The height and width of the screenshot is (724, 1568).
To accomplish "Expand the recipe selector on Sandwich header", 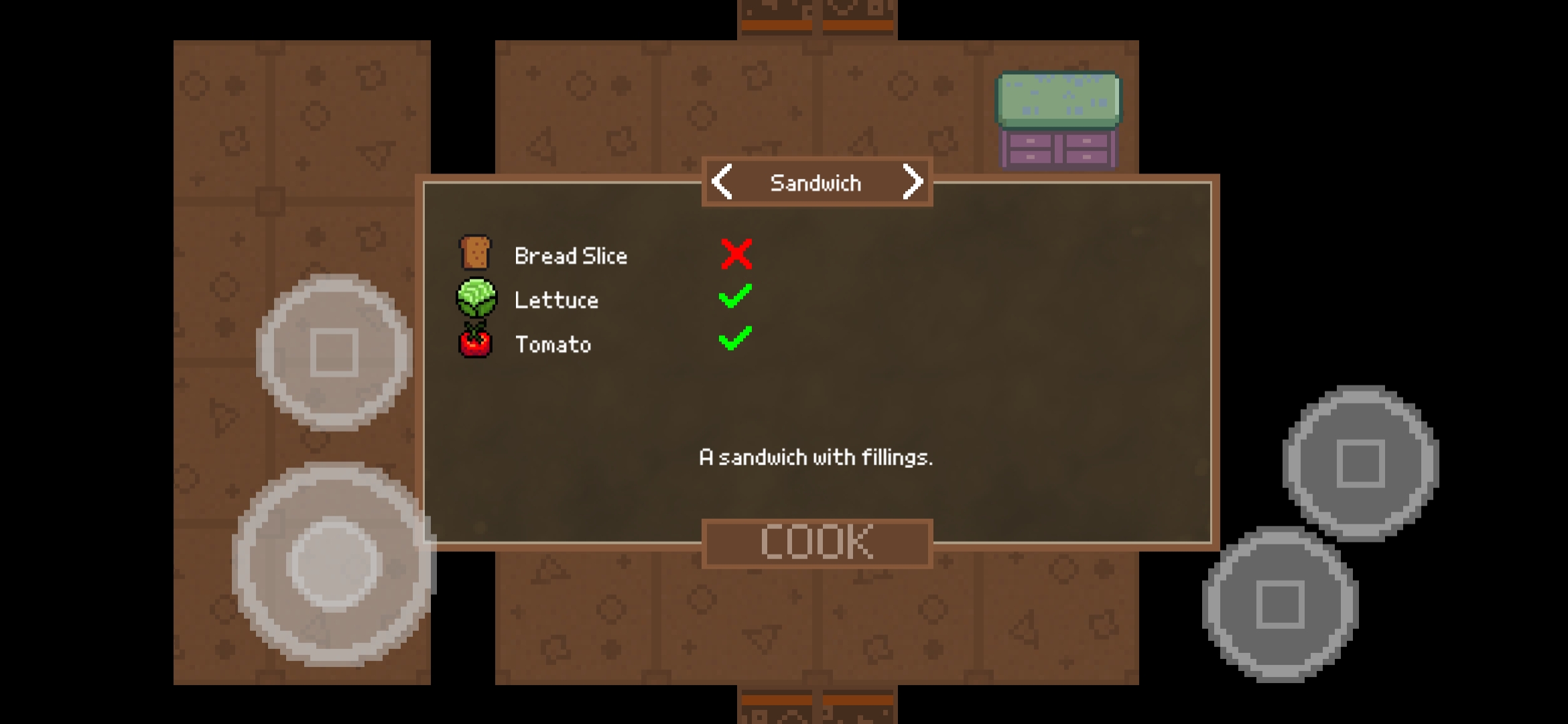I will pyautogui.click(x=816, y=182).
